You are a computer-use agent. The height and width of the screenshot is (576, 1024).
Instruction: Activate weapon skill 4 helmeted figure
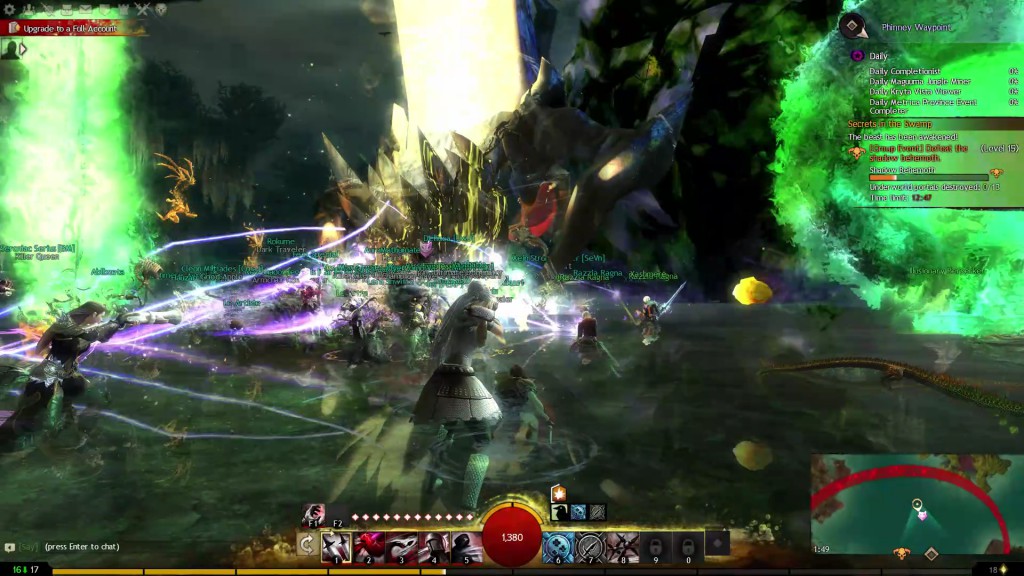(x=433, y=547)
